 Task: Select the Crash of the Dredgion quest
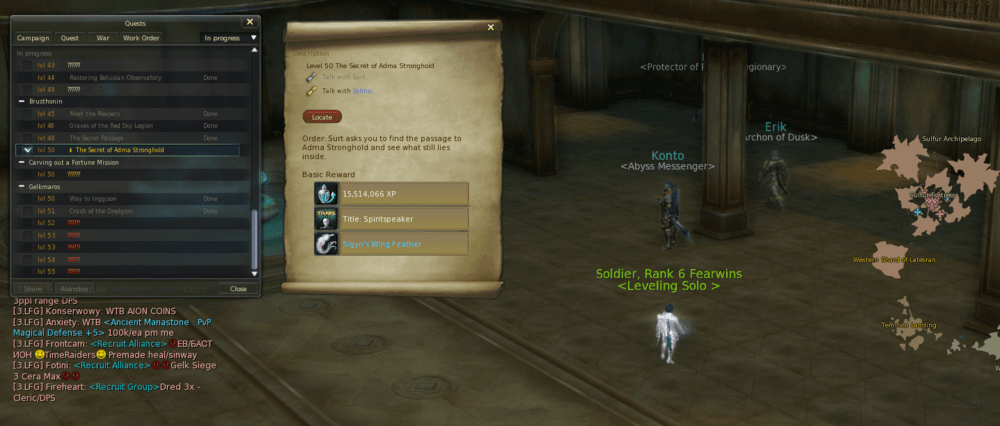click(101, 211)
